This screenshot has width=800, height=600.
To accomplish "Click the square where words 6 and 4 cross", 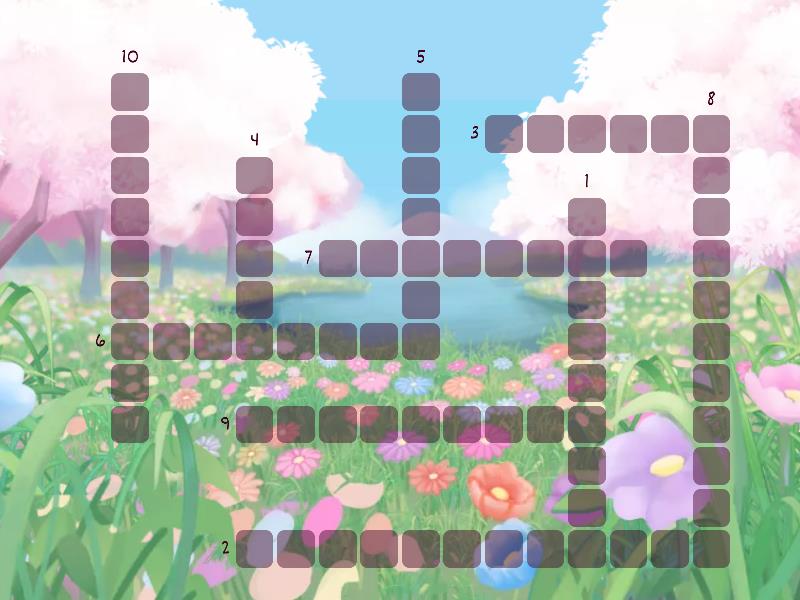I will [x=254, y=341].
